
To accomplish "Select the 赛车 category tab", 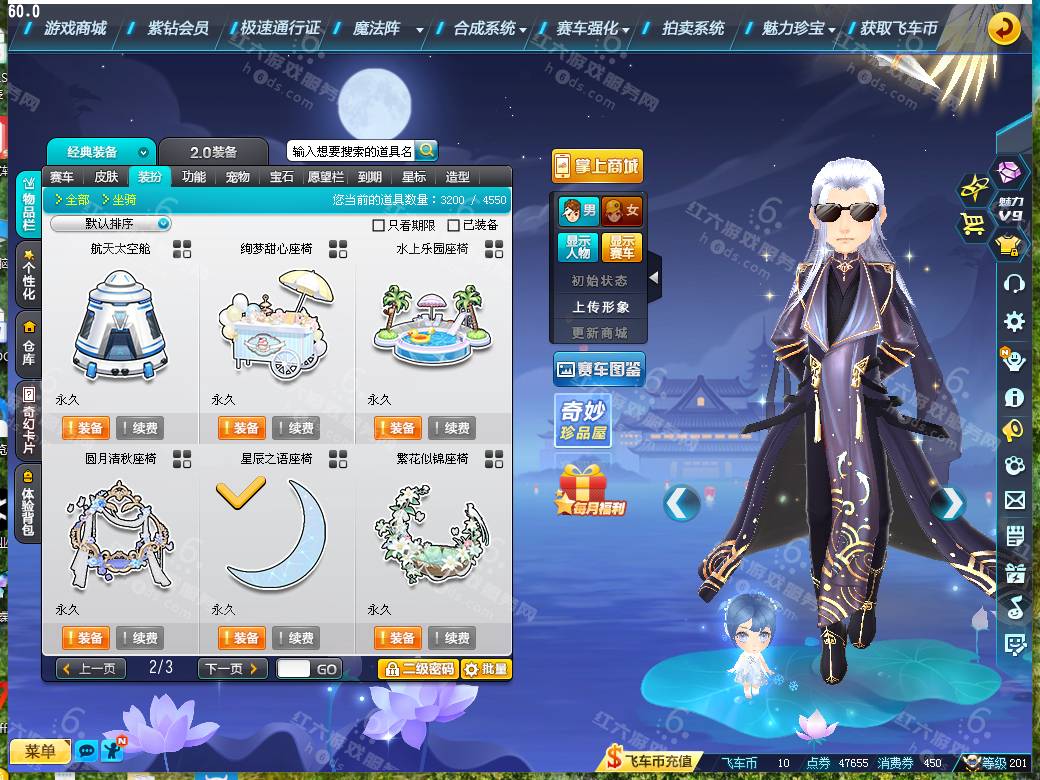I will pyautogui.click(x=62, y=177).
